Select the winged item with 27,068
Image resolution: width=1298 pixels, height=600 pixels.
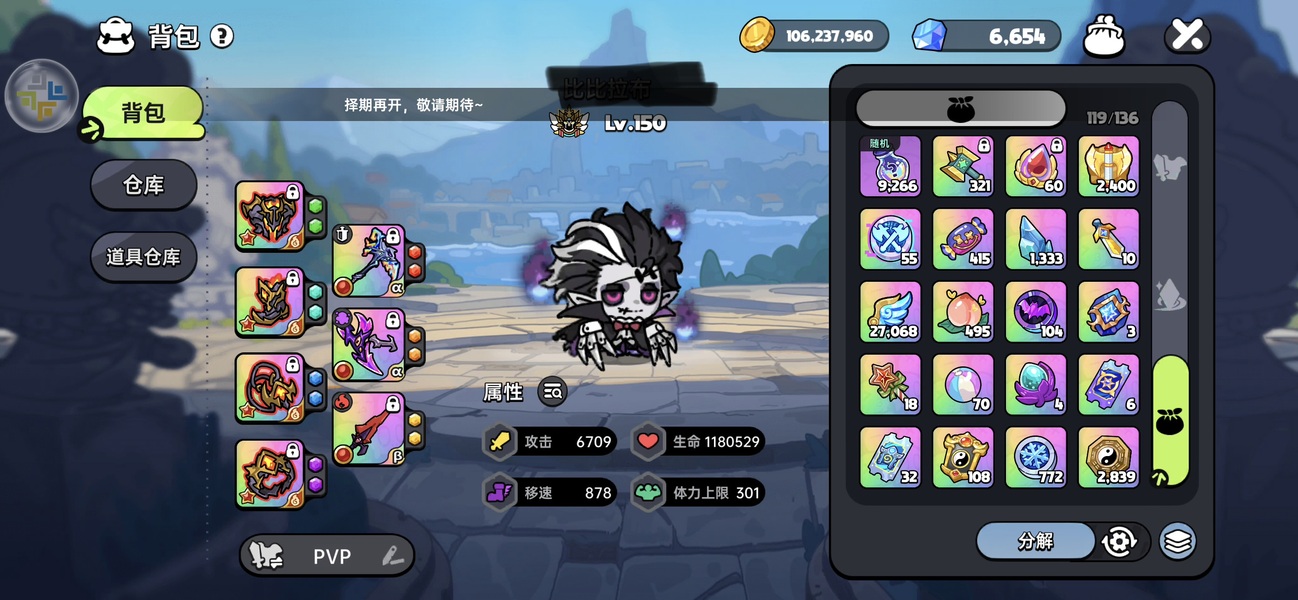pyautogui.click(x=890, y=311)
